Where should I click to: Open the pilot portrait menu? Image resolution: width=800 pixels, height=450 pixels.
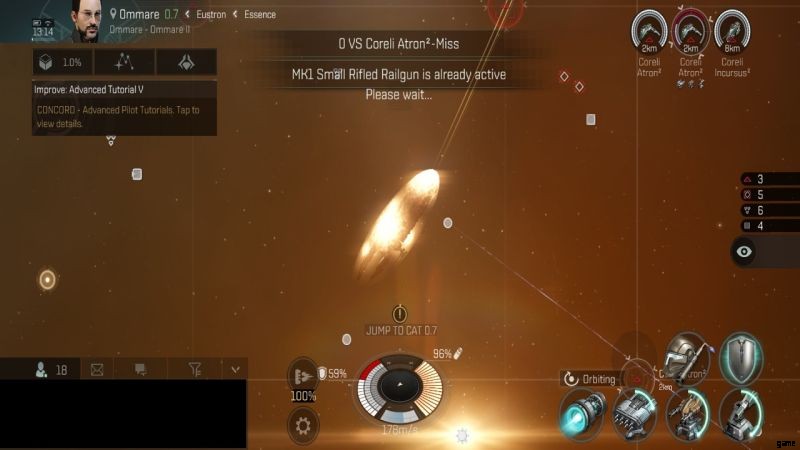(x=87, y=21)
